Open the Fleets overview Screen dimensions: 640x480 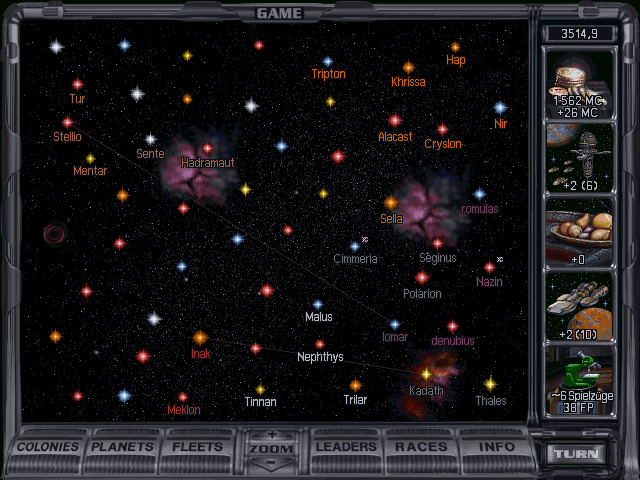click(198, 446)
